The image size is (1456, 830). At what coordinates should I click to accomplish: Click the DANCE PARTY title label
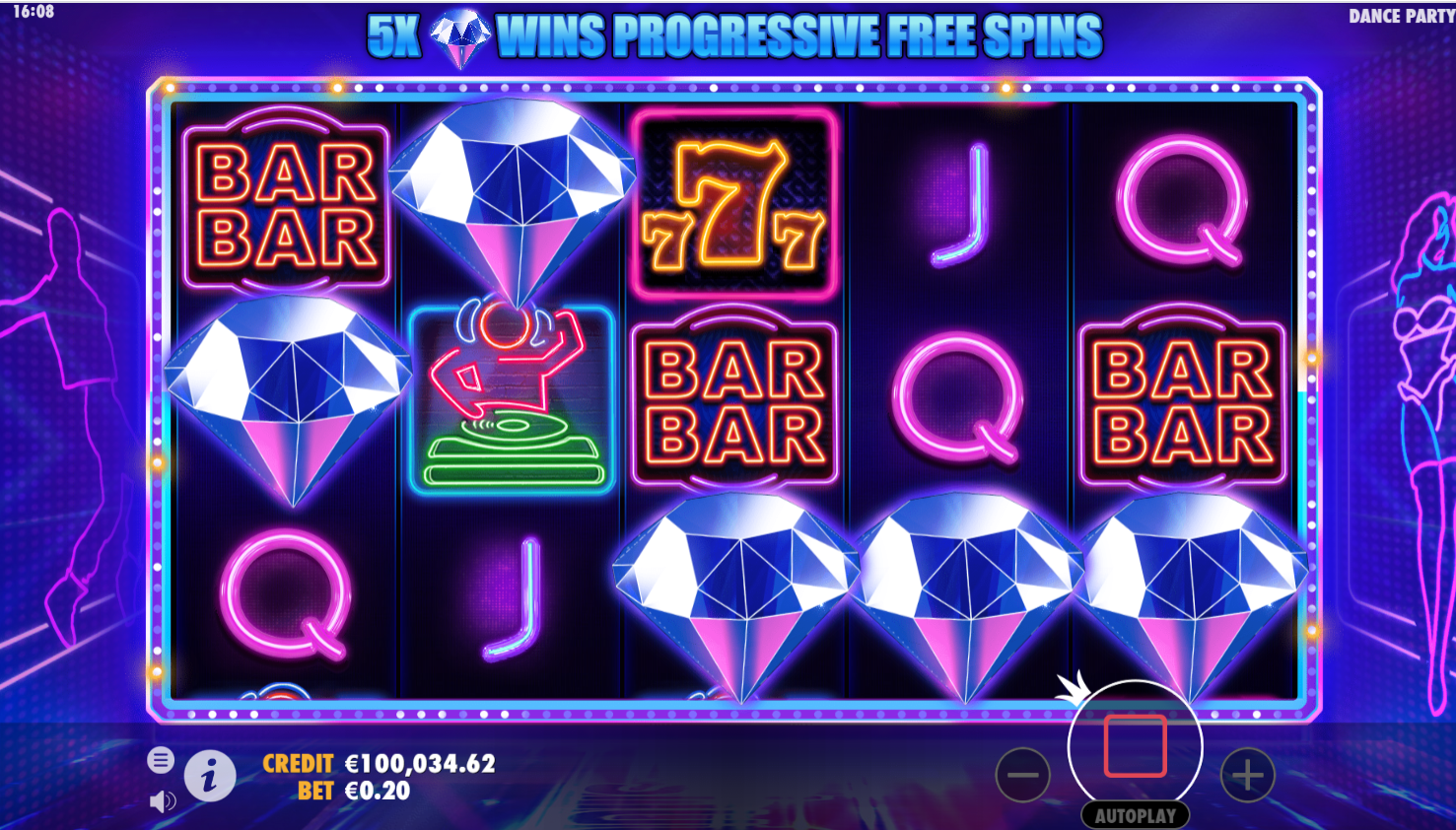coord(1401,16)
